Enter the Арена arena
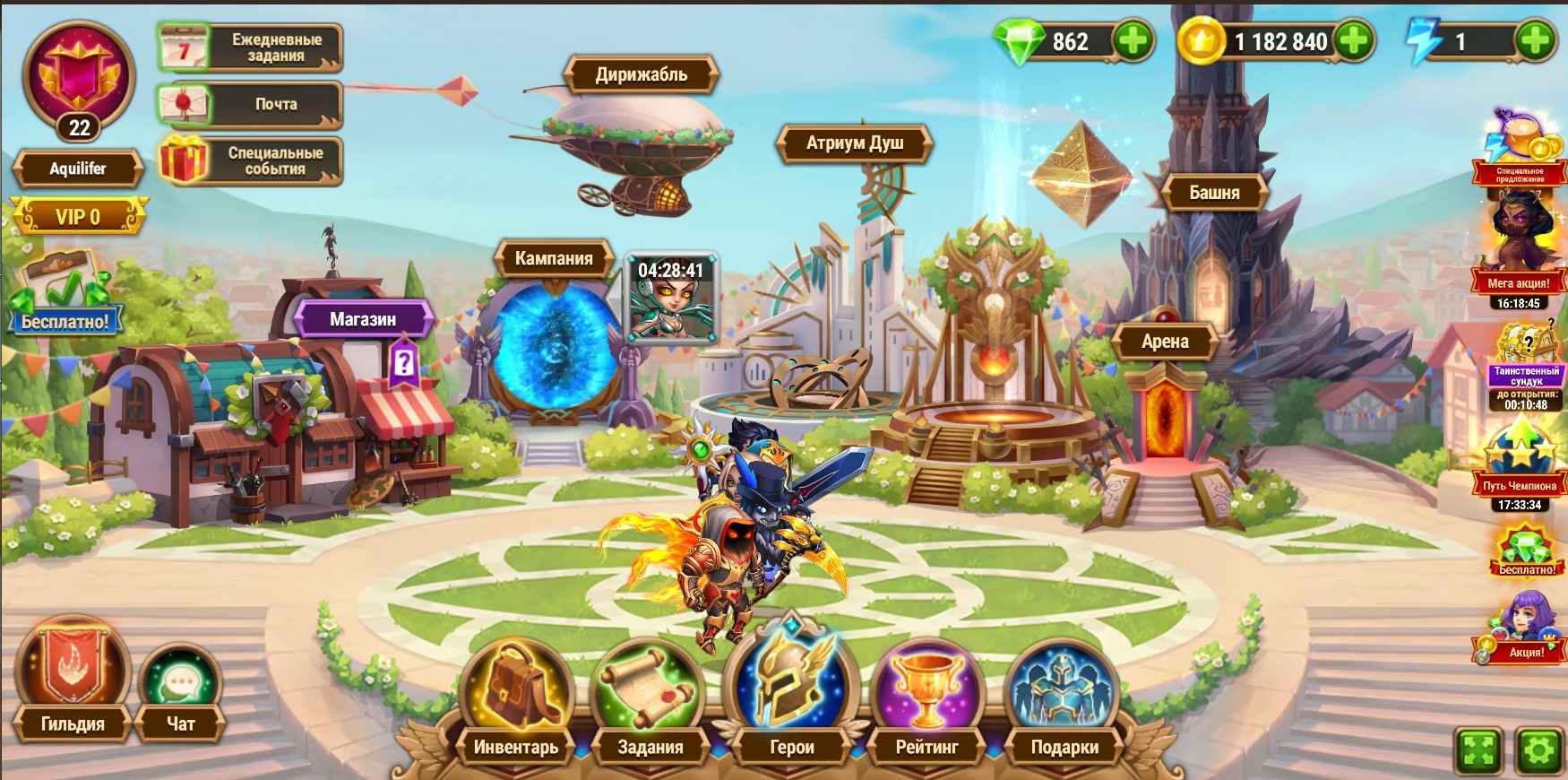Image resolution: width=1568 pixels, height=780 pixels. (1165, 342)
